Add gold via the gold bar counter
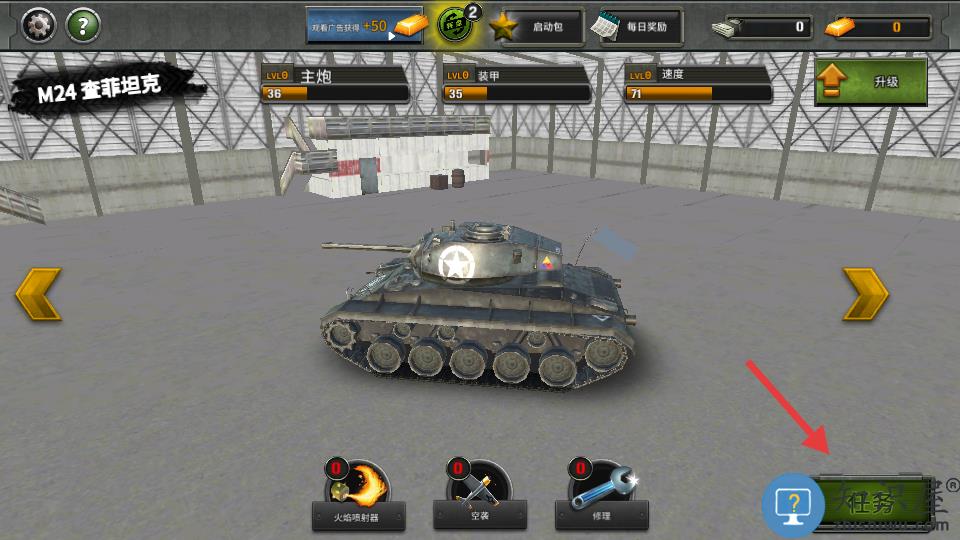 pyautogui.click(x=878, y=27)
